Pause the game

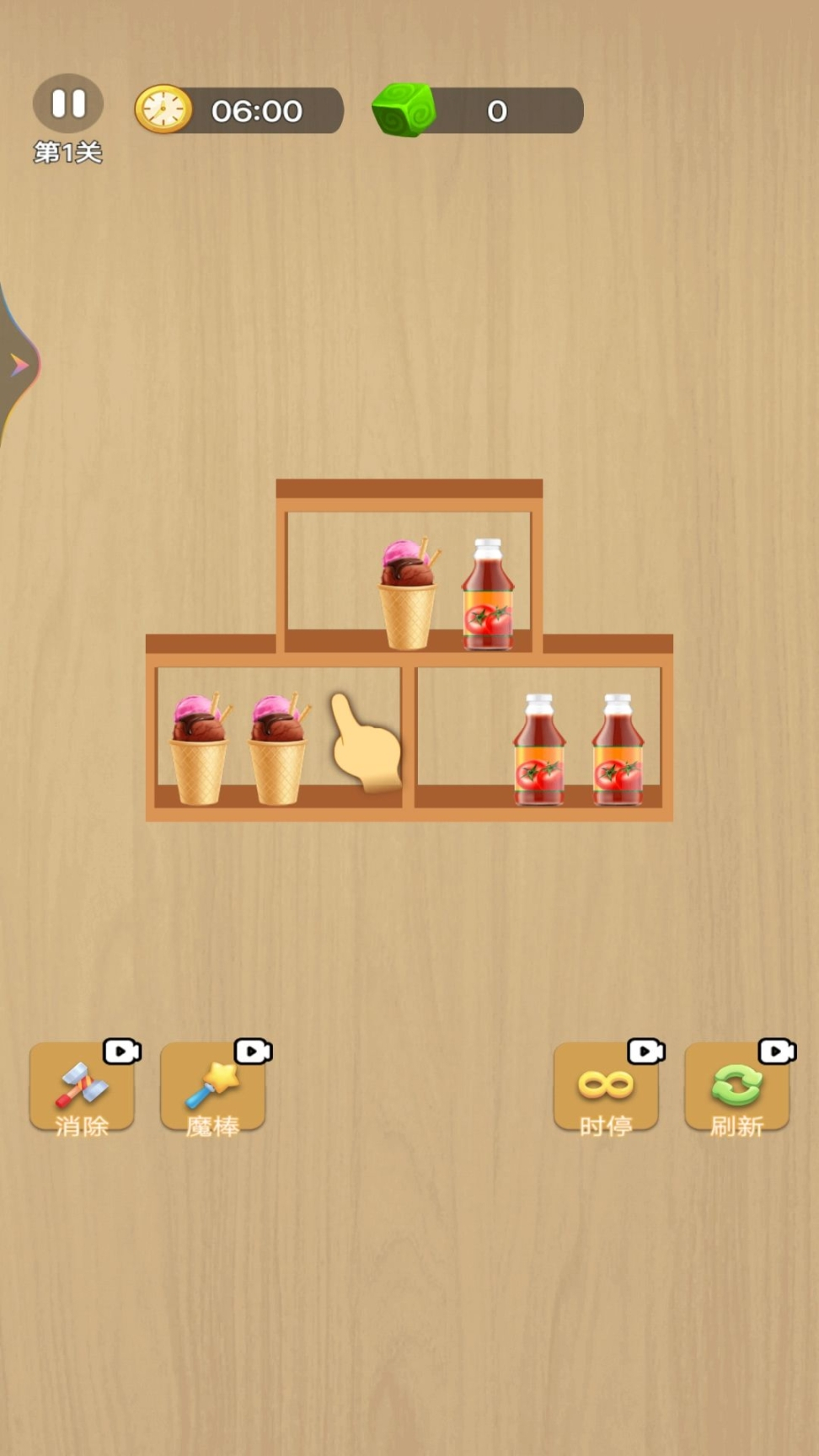(68, 104)
